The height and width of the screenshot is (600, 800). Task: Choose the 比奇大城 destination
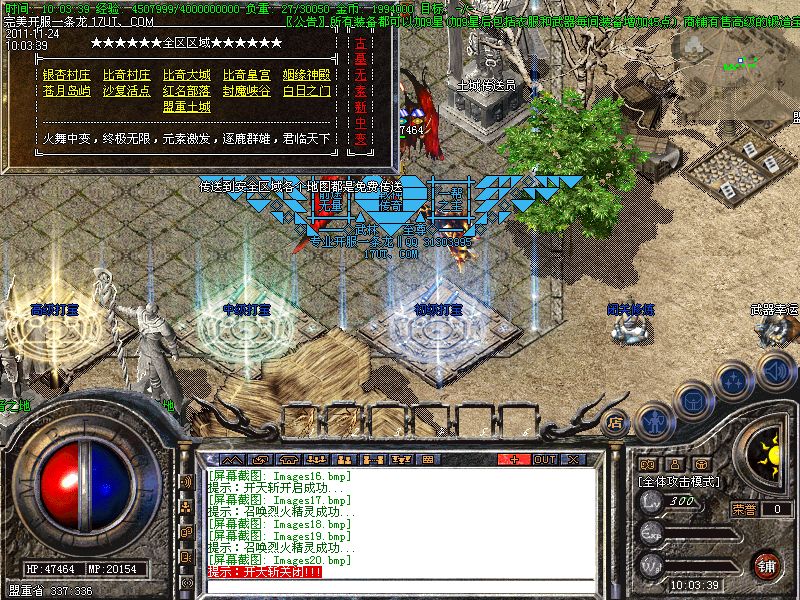tap(186, 75)
